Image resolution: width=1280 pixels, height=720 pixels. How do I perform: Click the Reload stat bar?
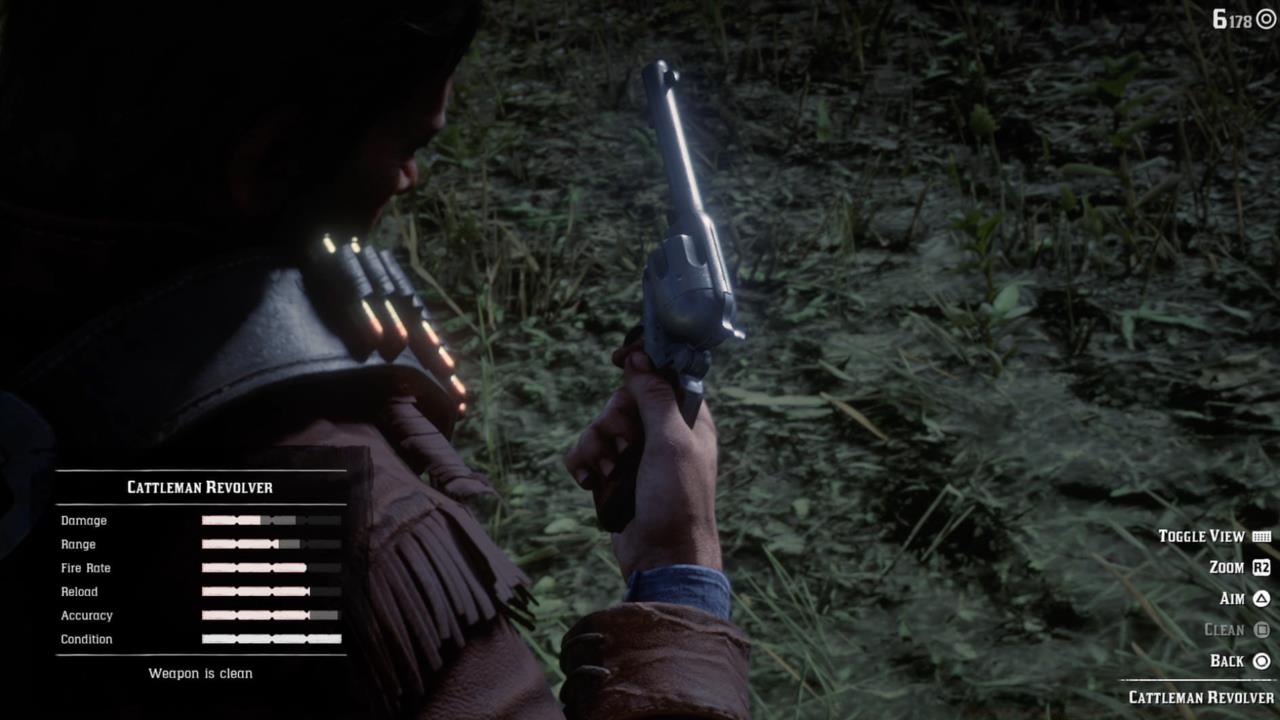pos(270,591)
